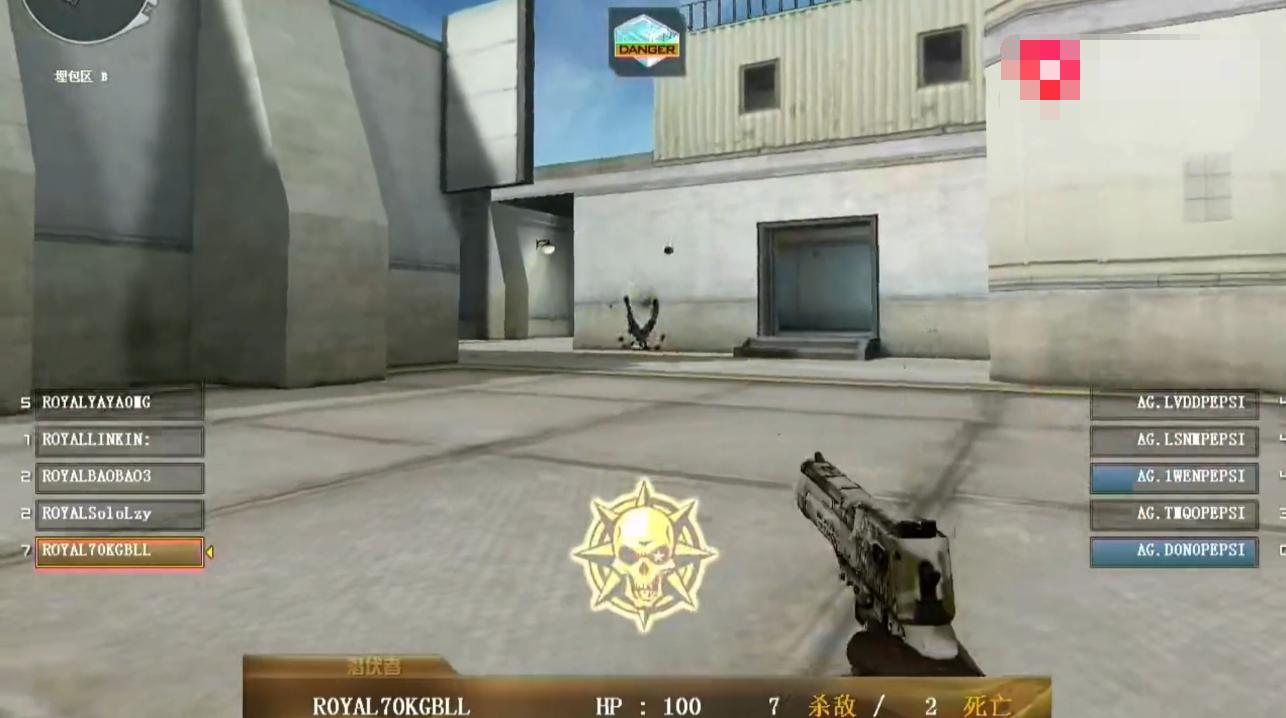Switch view to AG.1WENPEPSI
Viewport: 1286px width, 718px height.
(x=1174, y=477)
